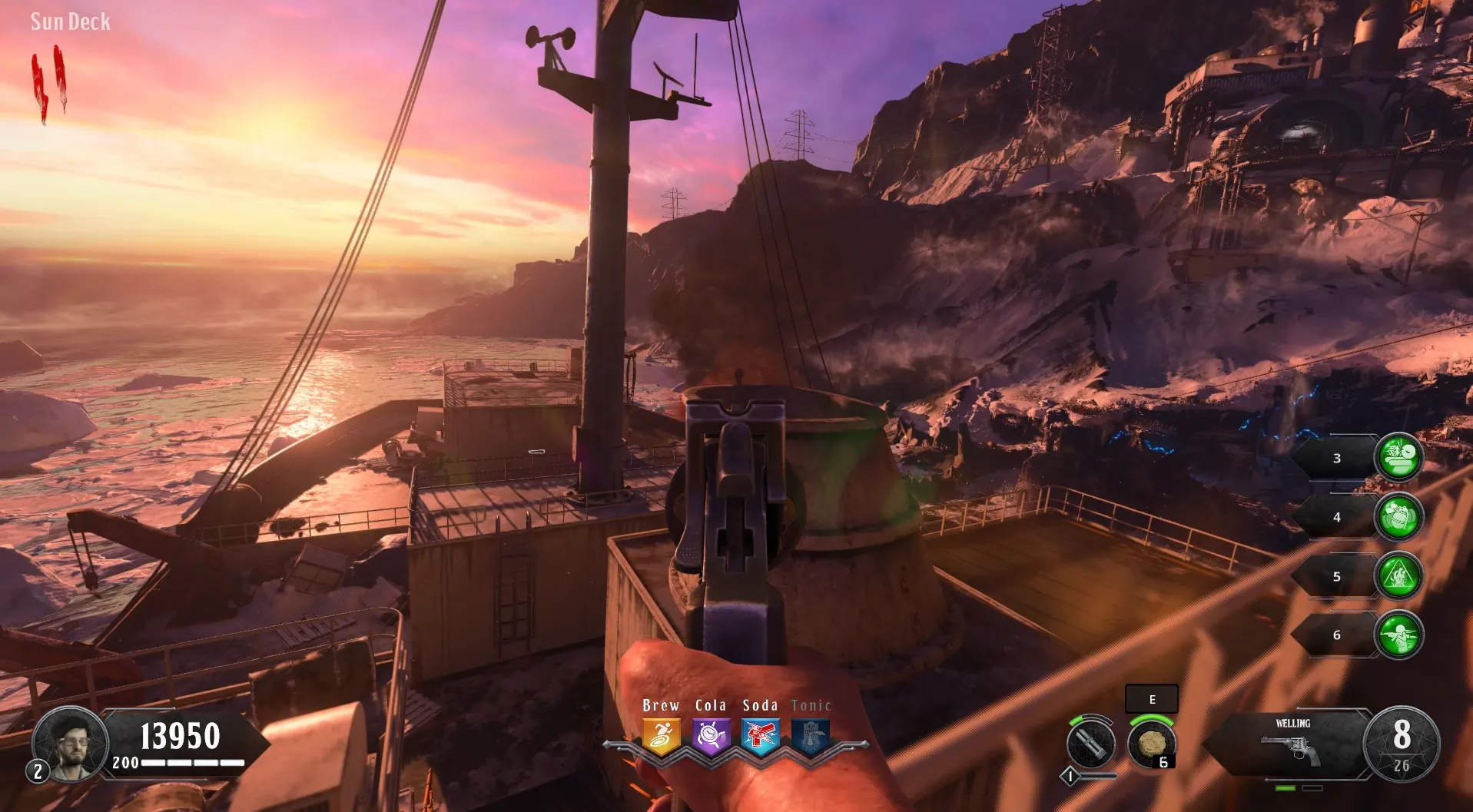Select the Brew perk icon
Viewport: 1473px width, 812px height.
click(x=661, y=737)
